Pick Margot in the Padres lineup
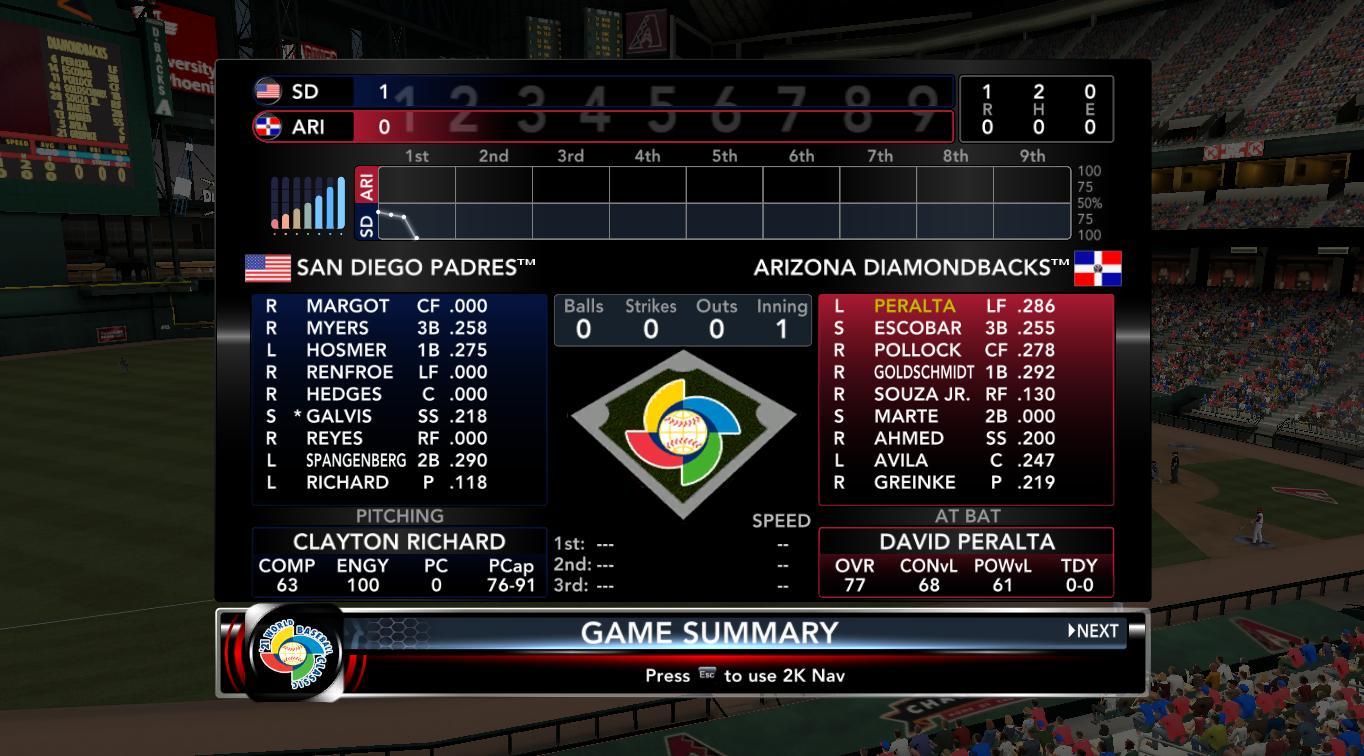1364x756 pixels. tap(347, 306)
